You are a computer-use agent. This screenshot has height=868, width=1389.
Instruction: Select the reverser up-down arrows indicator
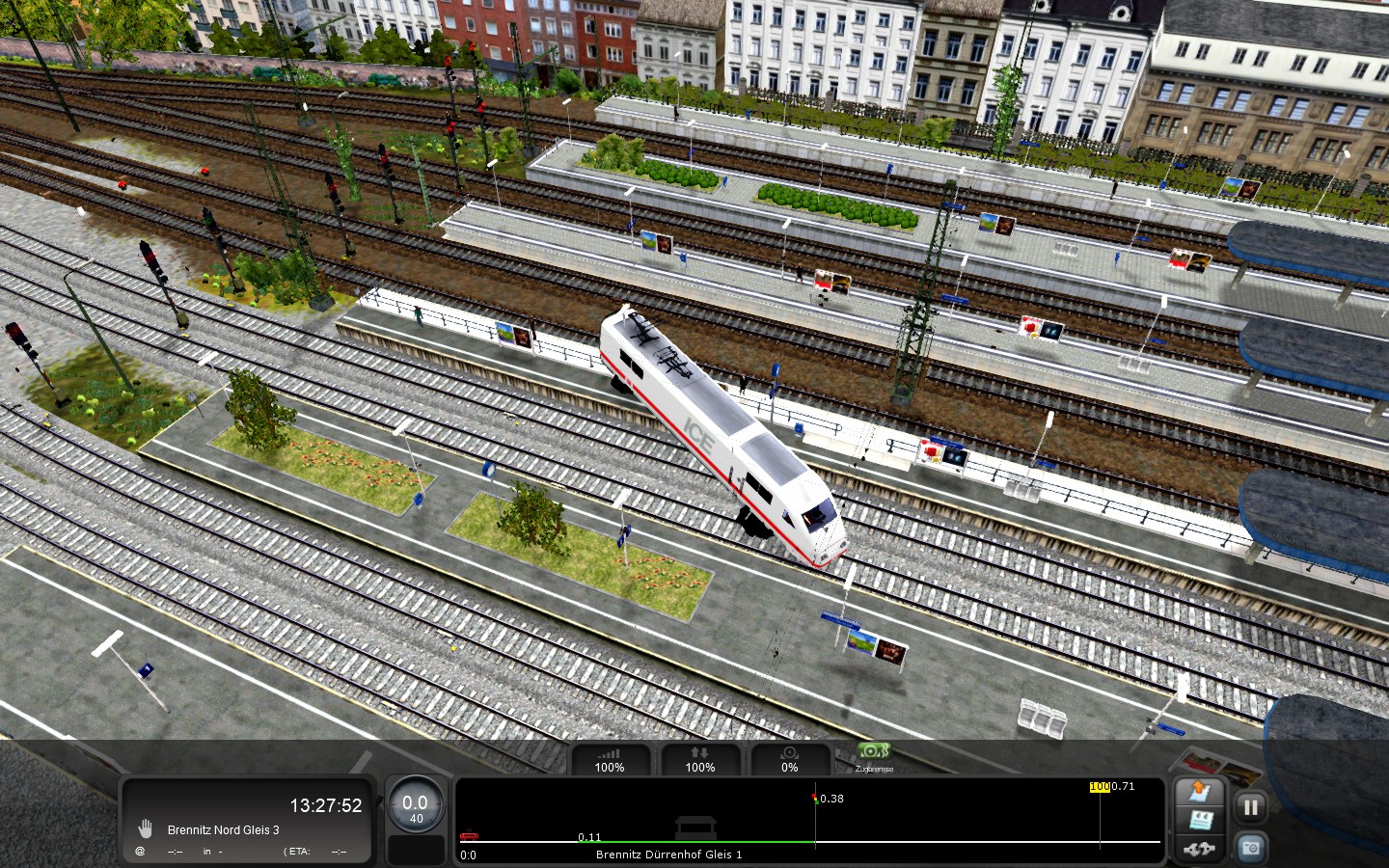click(699, 759)
